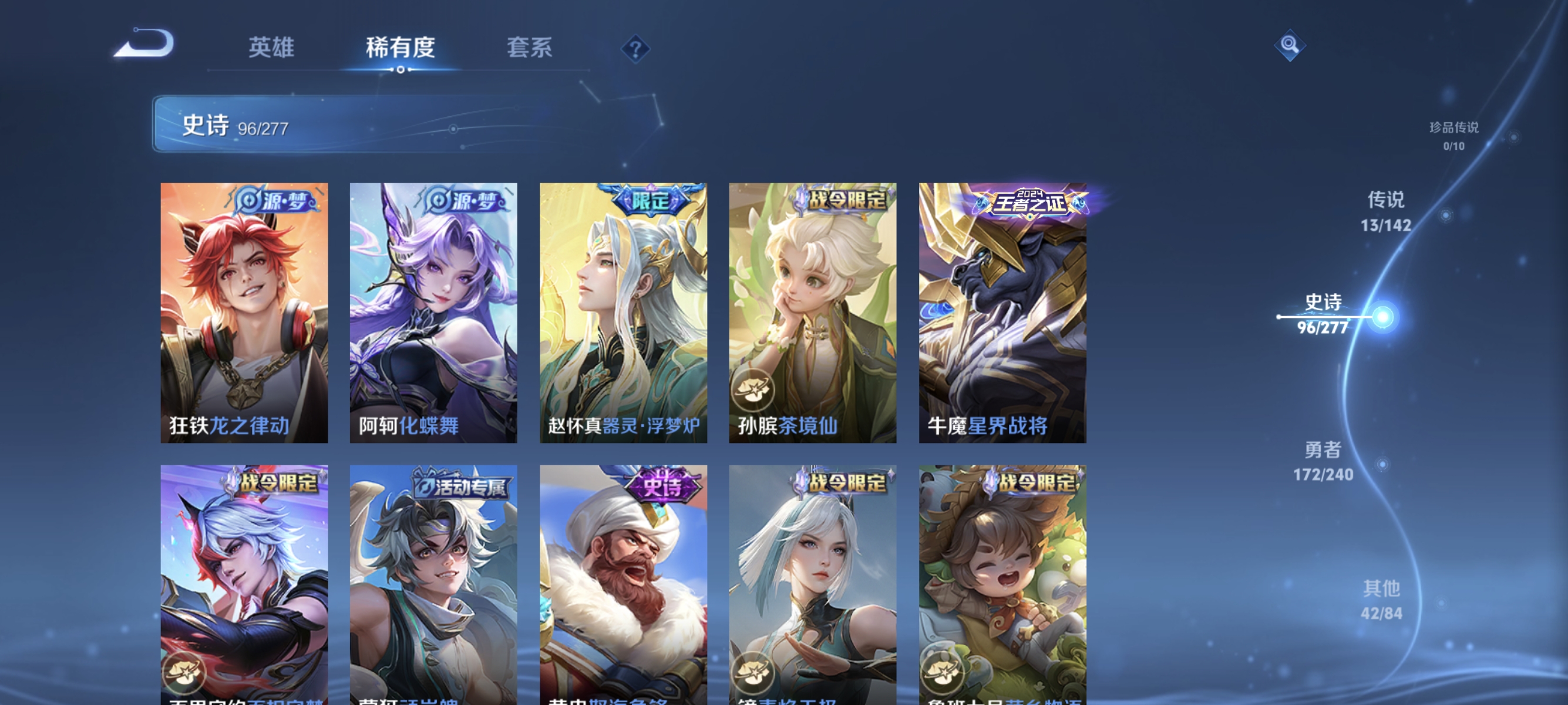
Task: Open the search icon at top right
Action: [1289, 44]
